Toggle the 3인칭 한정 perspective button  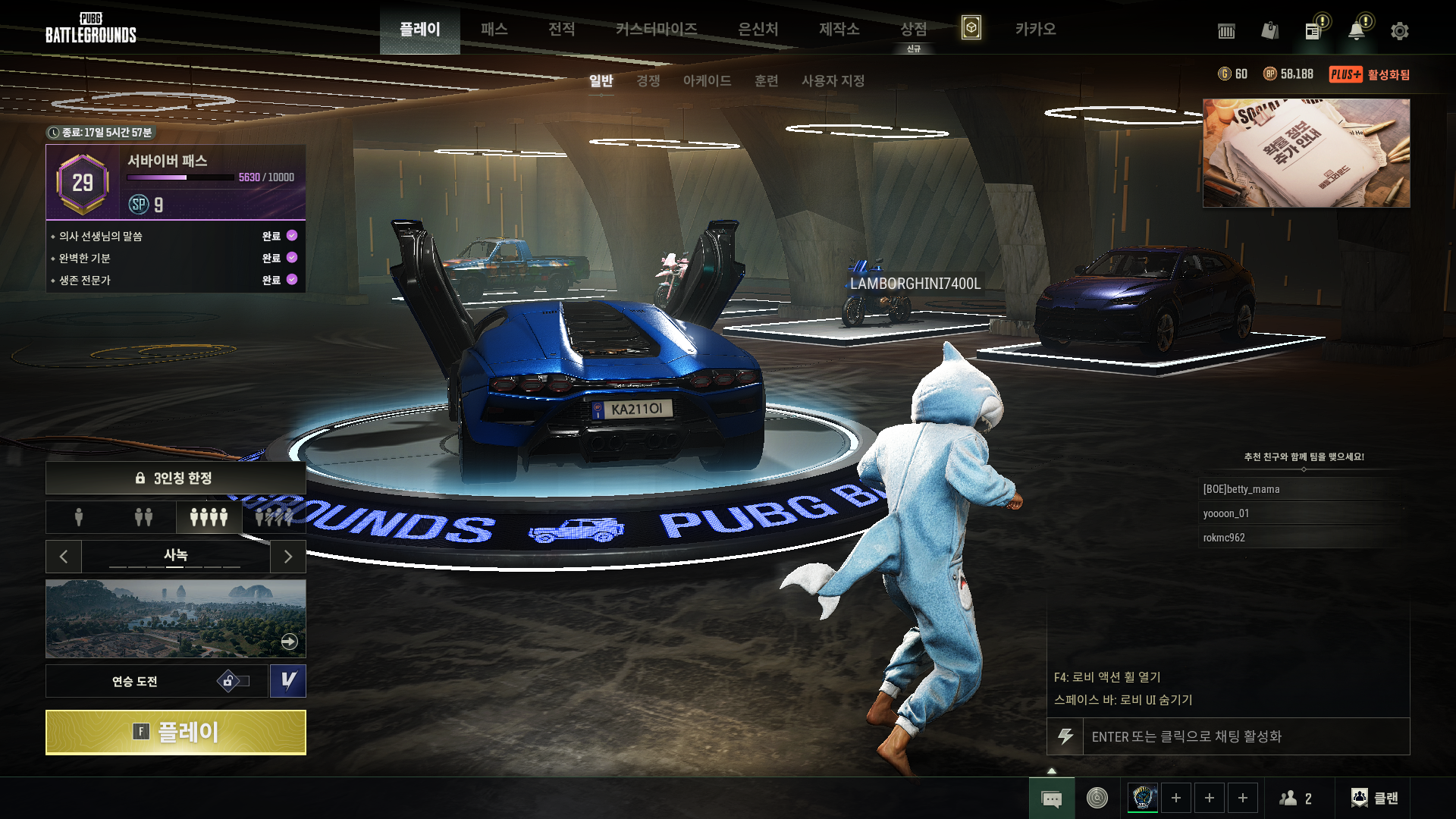click(x=175, y=478)
